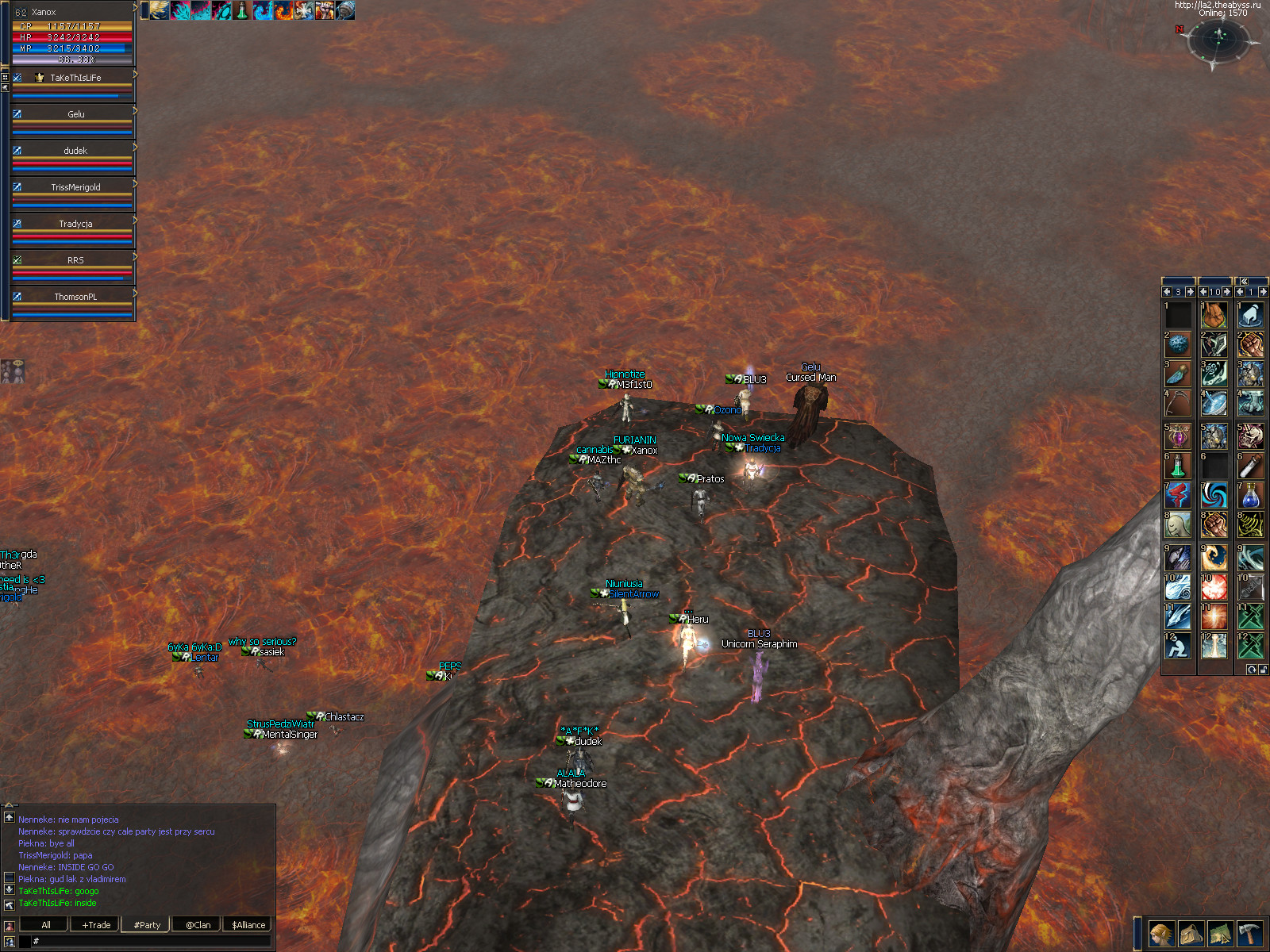The image size is (1270, 952).
Task: Open the world map icon
Action: coord(1220,934)
